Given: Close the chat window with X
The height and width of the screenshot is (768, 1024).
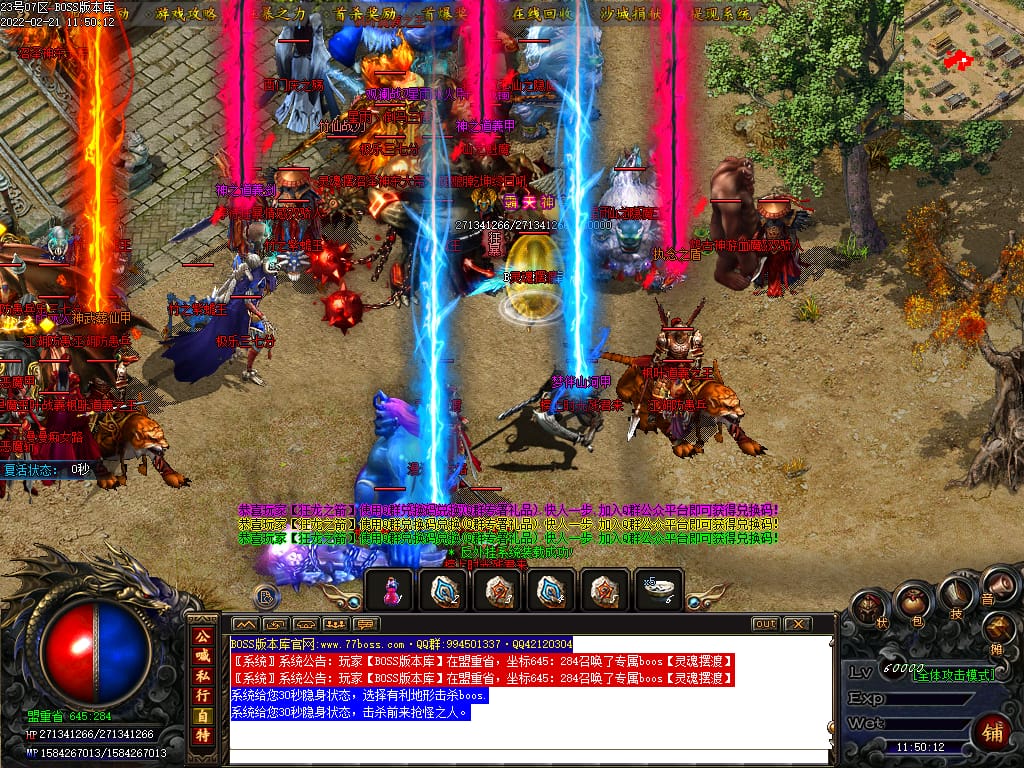Looking at the screenshot, I should click(796, 624).
